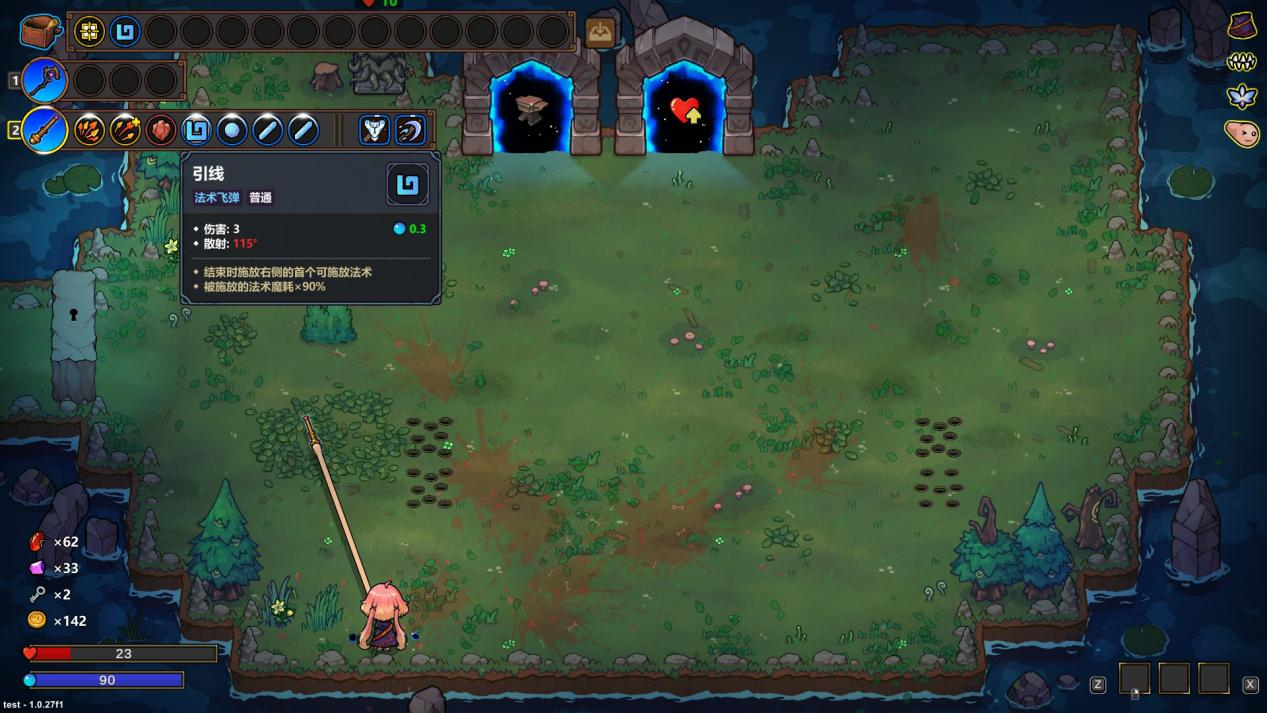
Task: Choose the orange triple-shard spell
Action: coord(90,130)
